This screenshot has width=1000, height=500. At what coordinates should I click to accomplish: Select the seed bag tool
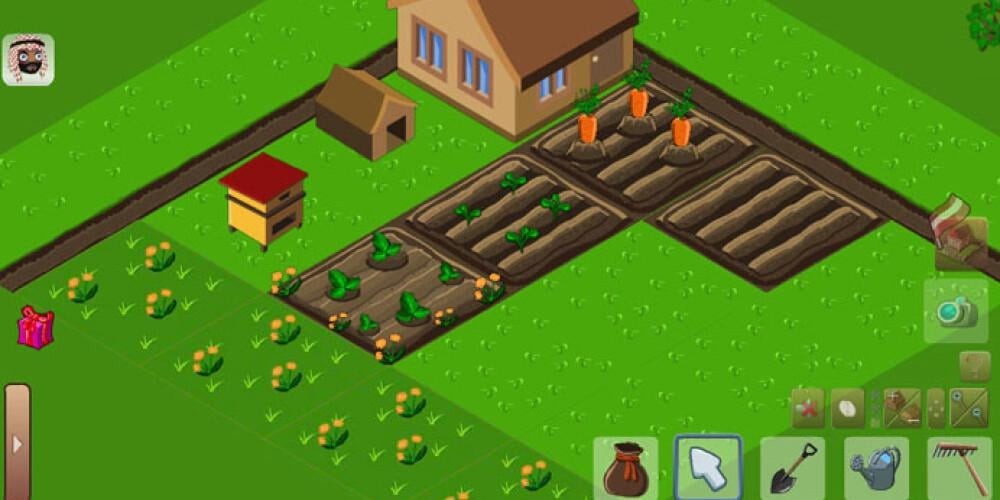[626, 468]
